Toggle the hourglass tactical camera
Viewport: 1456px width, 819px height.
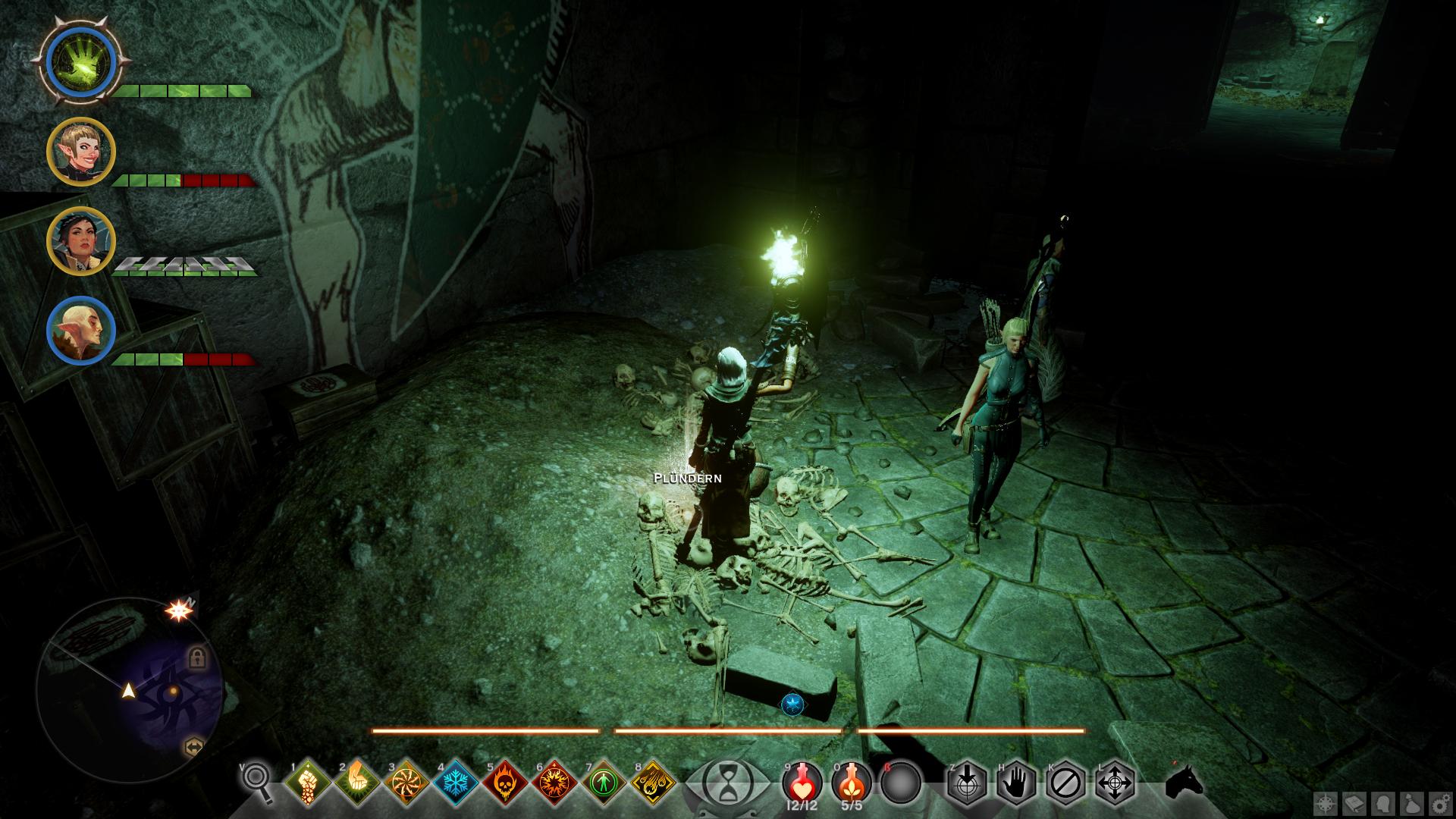click(x=727, y=781)
